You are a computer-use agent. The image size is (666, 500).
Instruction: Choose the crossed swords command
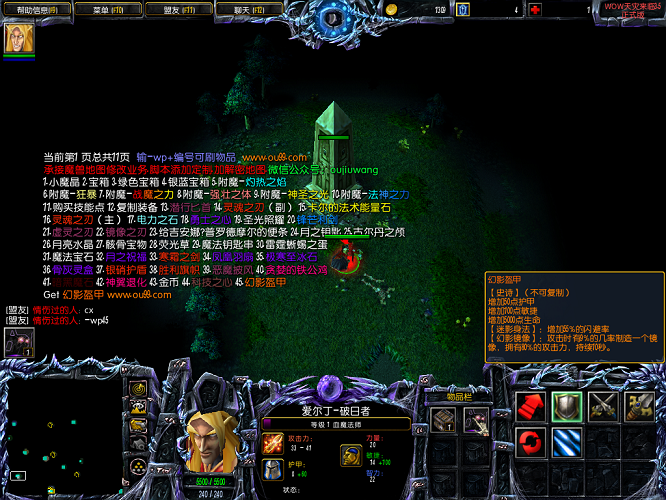click(x=603, y=406)
